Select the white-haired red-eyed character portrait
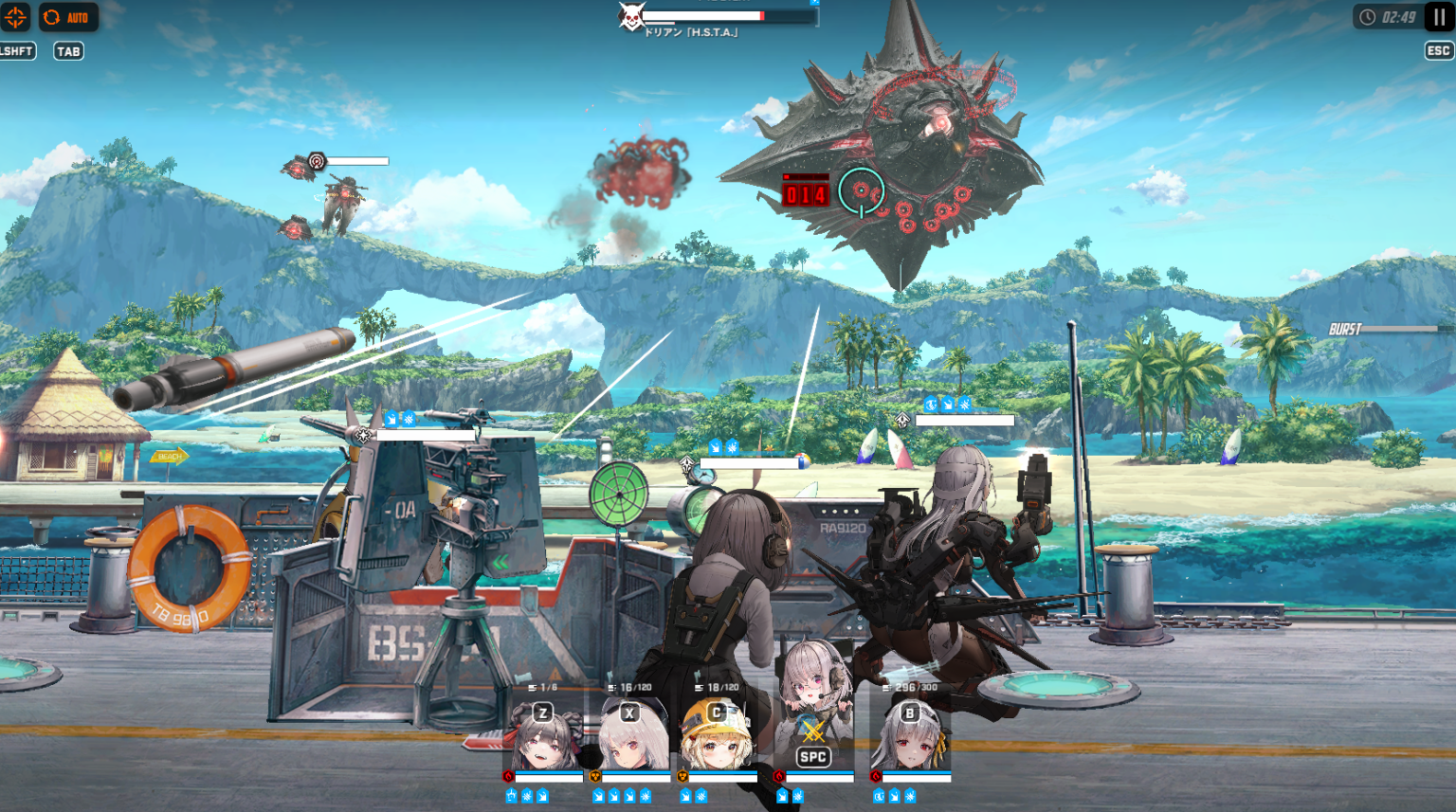Image resolution: width=1456 pixels, height=812 pixels. [x=631, y=737]
